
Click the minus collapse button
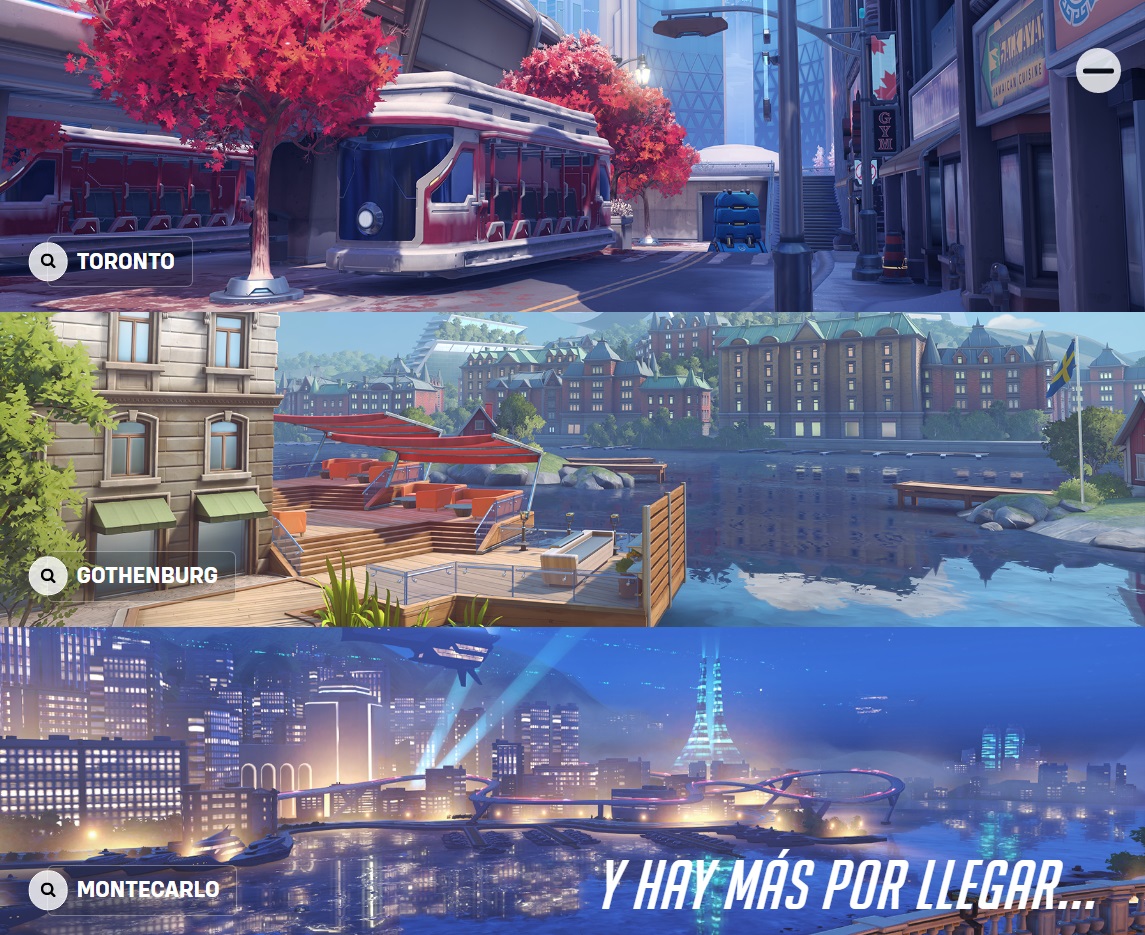(x=1098, y=71)
